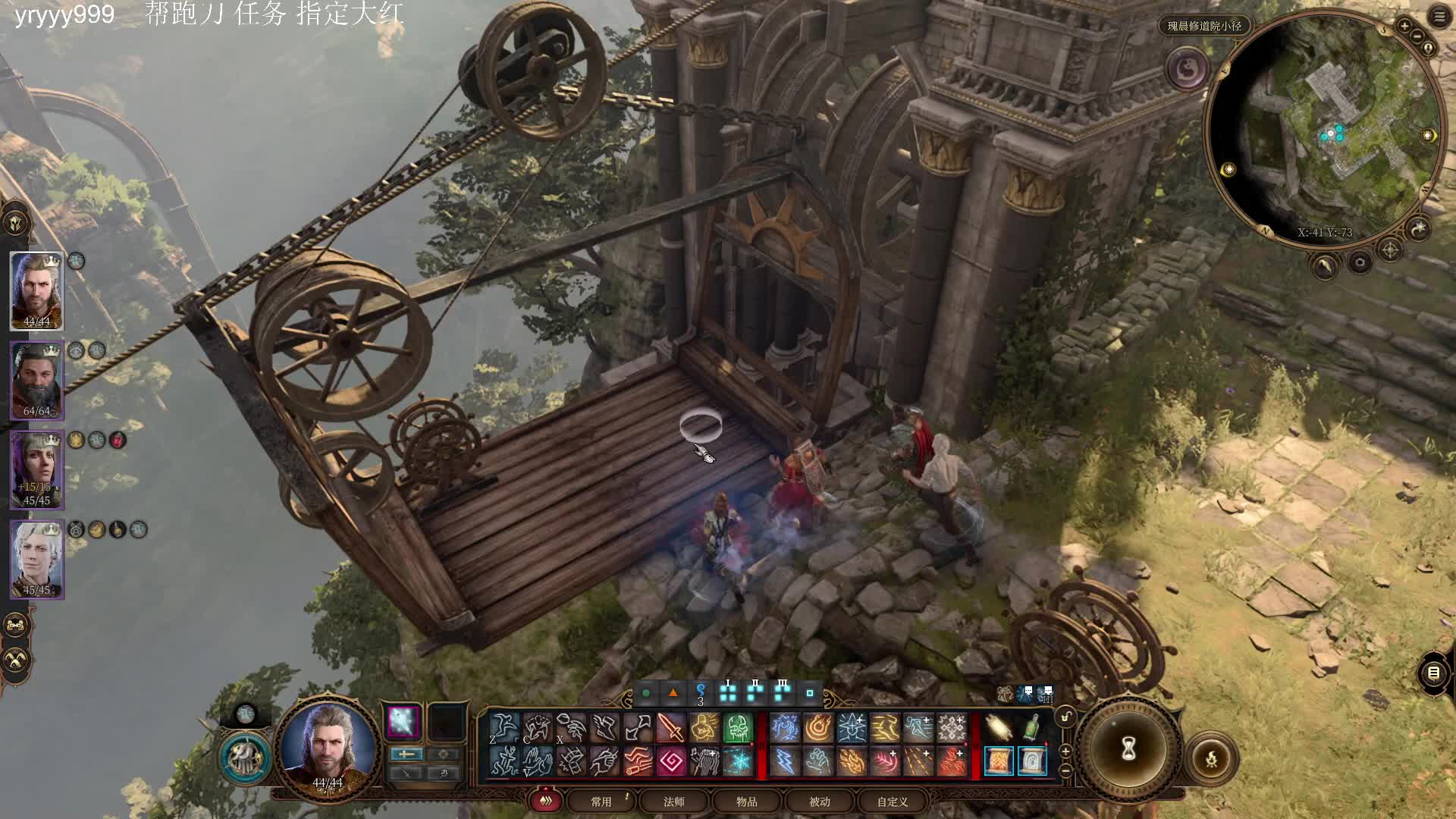Zoom in the minimap with plus button
Image resolution: width=1456 pixels, height=819 pixels.
coord(1404,27)
